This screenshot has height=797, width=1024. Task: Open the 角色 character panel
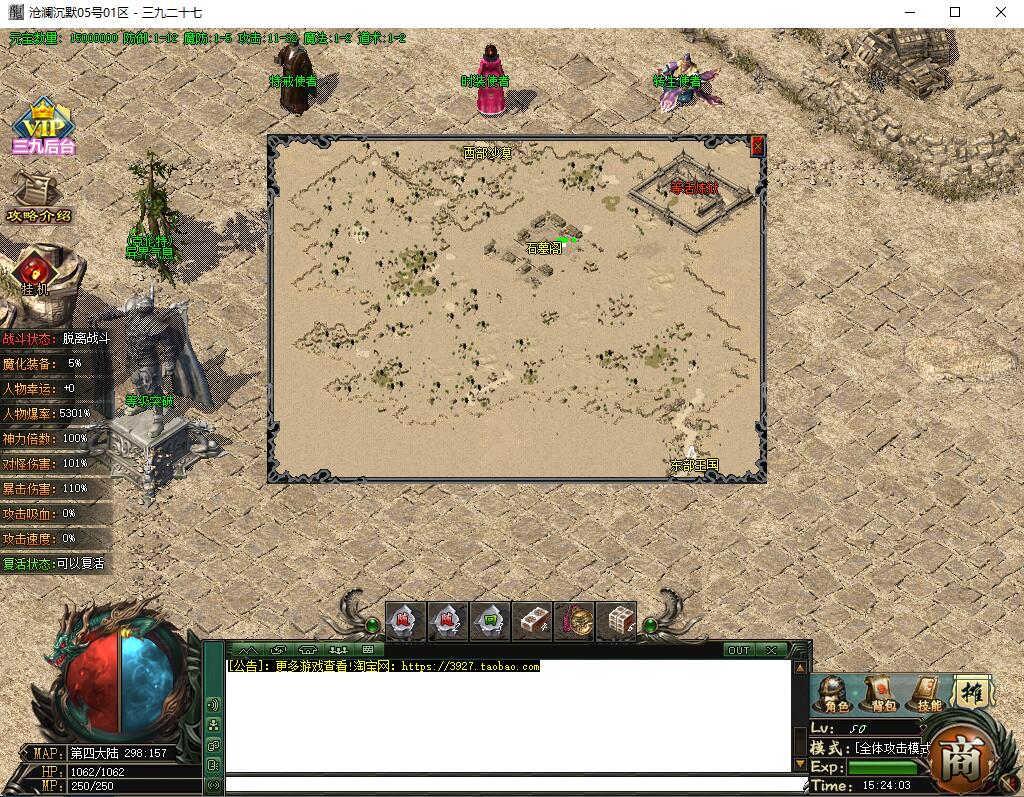tap(830, 693)
